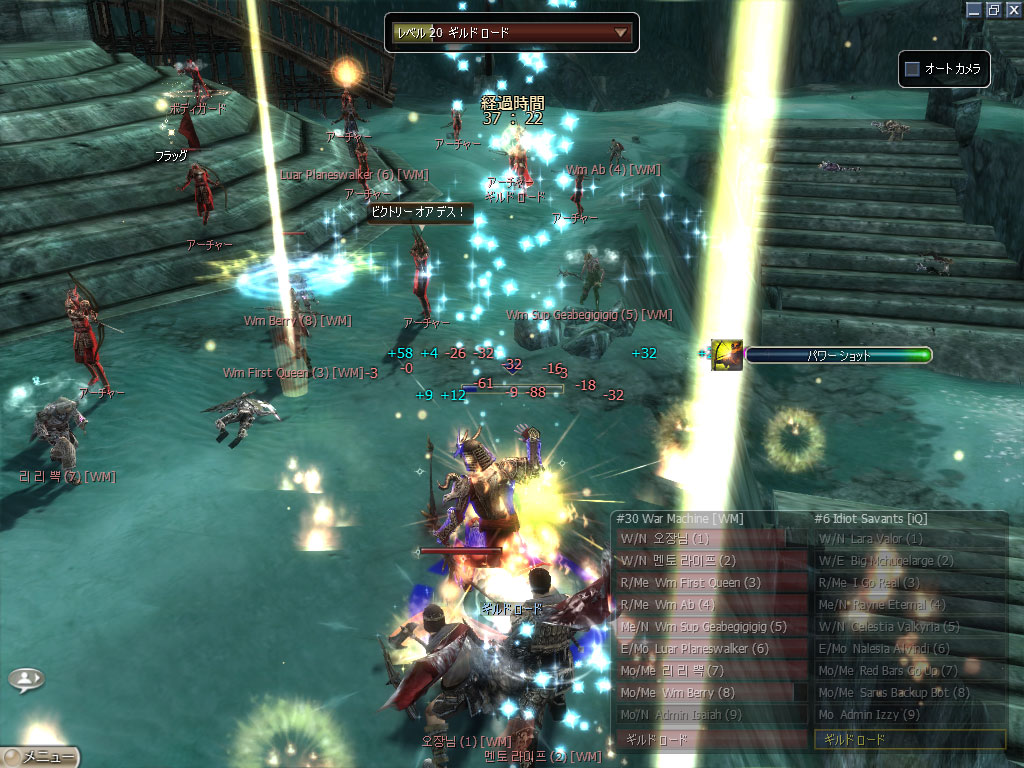Select Wm Ab in the party list
The width and height of the screenshot is (1024, 768).
[x=710, y=605]
